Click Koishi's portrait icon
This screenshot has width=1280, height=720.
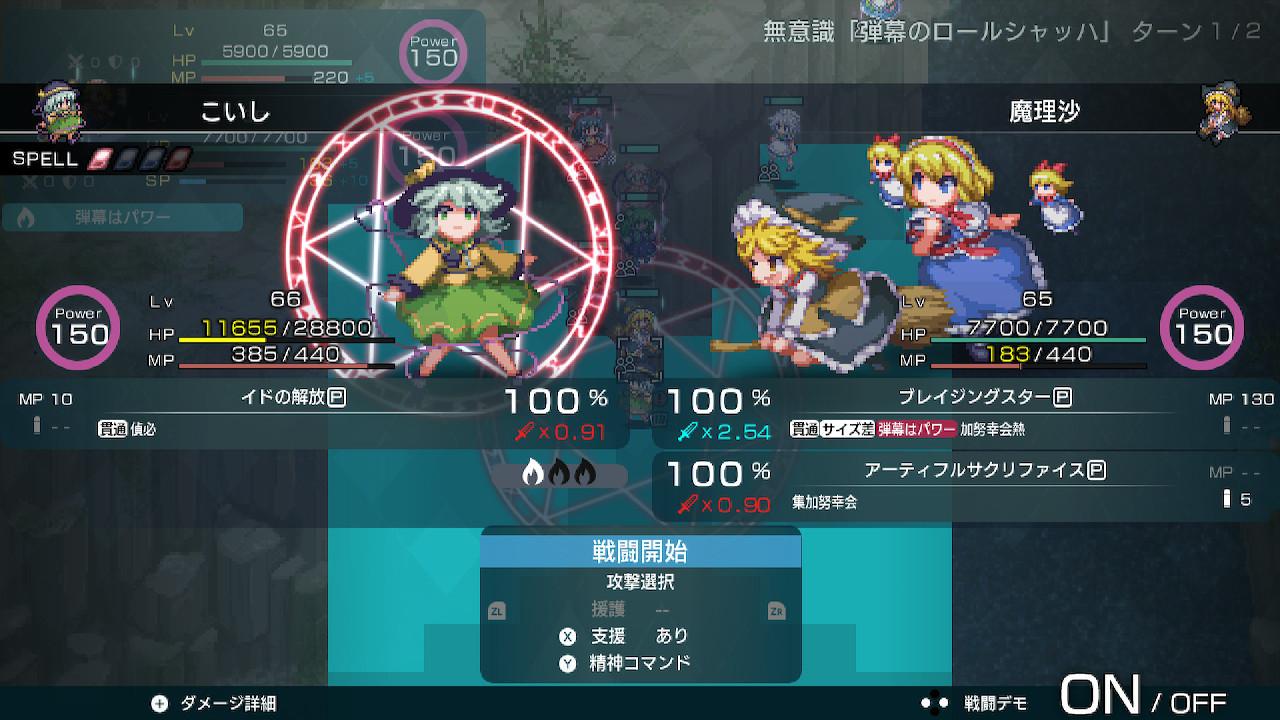click(60, 112)
